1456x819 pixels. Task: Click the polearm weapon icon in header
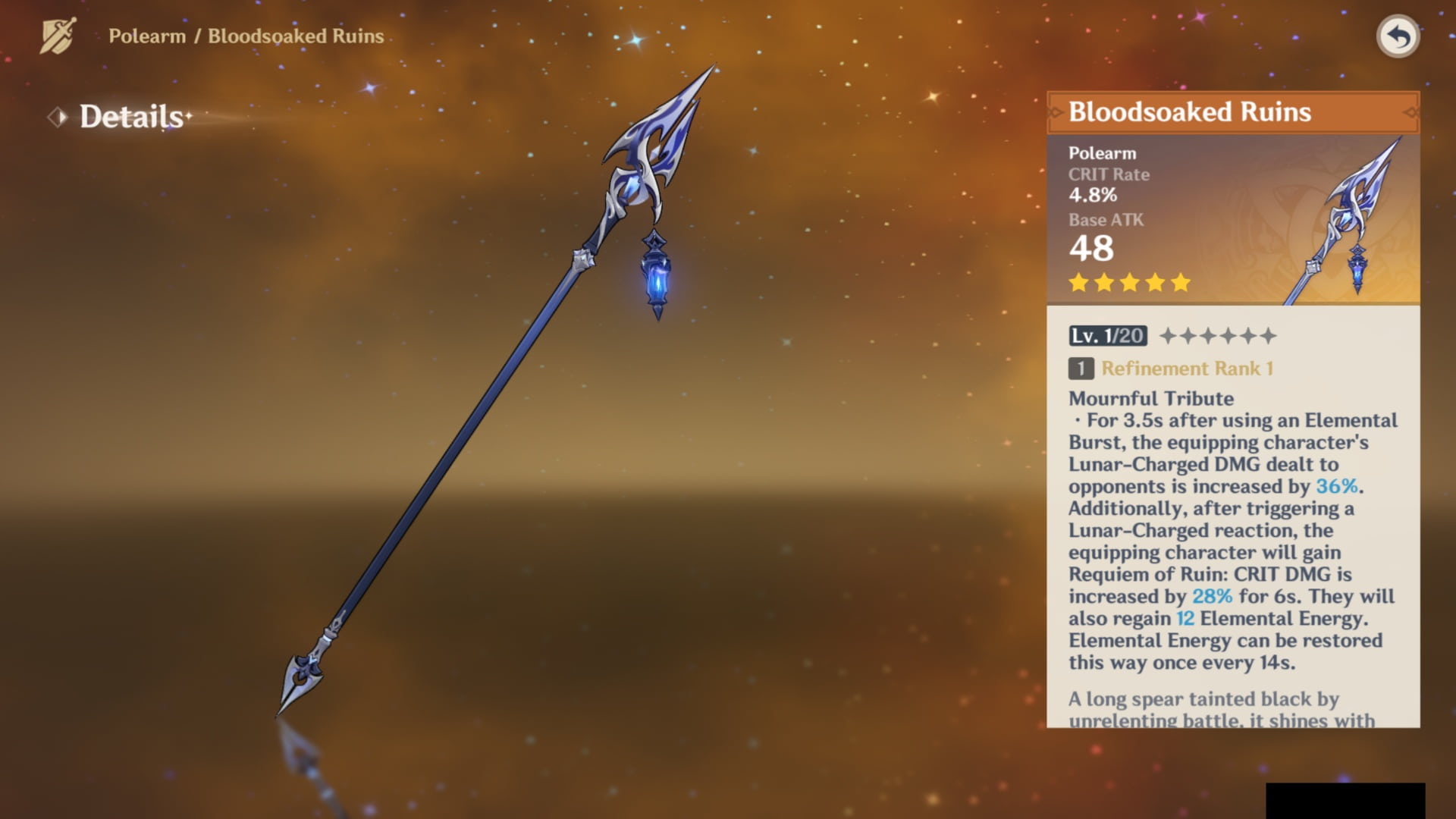[x=58, y=36]
